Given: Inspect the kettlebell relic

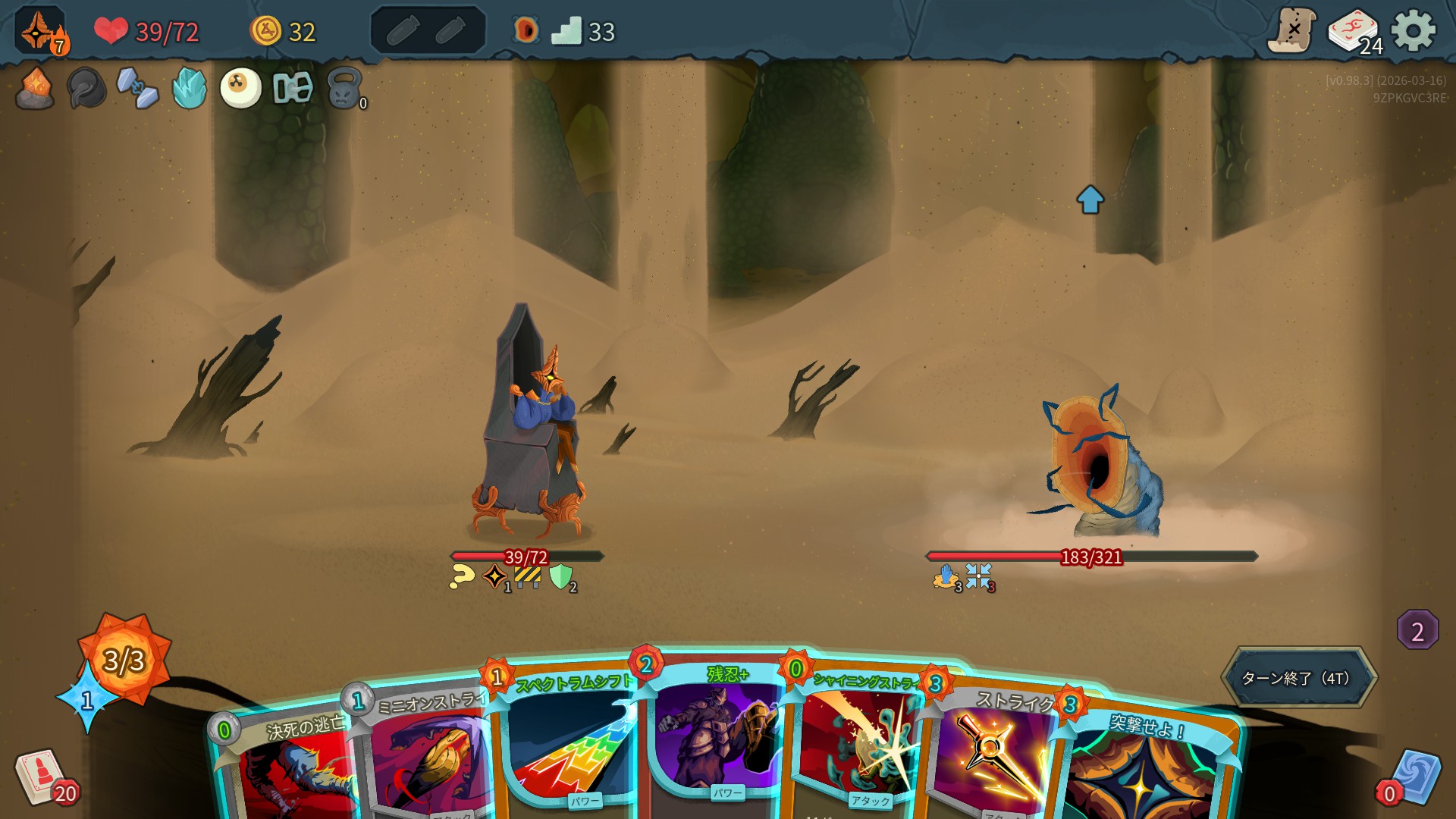Looking at the screenshot, I should coord(345,89).
